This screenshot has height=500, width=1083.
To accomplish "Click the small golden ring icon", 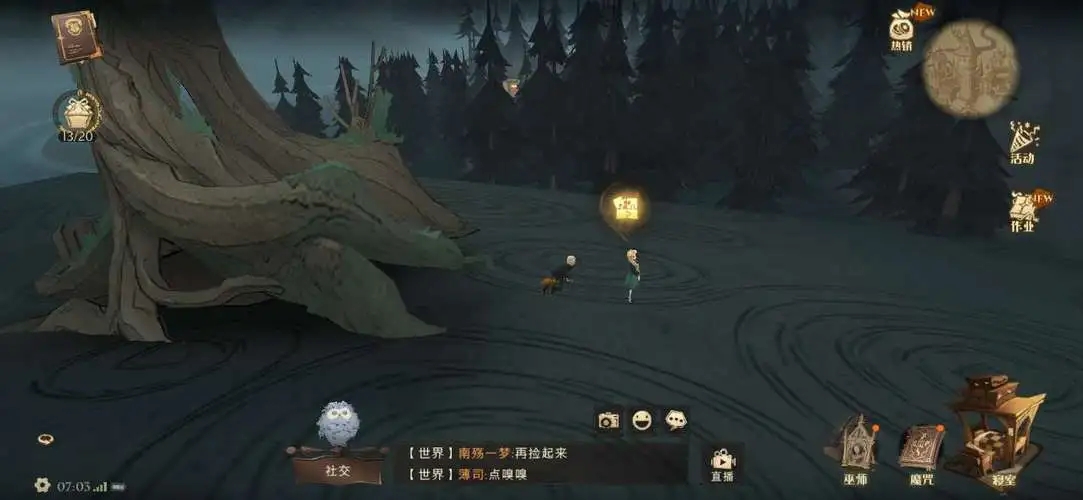I will 45,439.
